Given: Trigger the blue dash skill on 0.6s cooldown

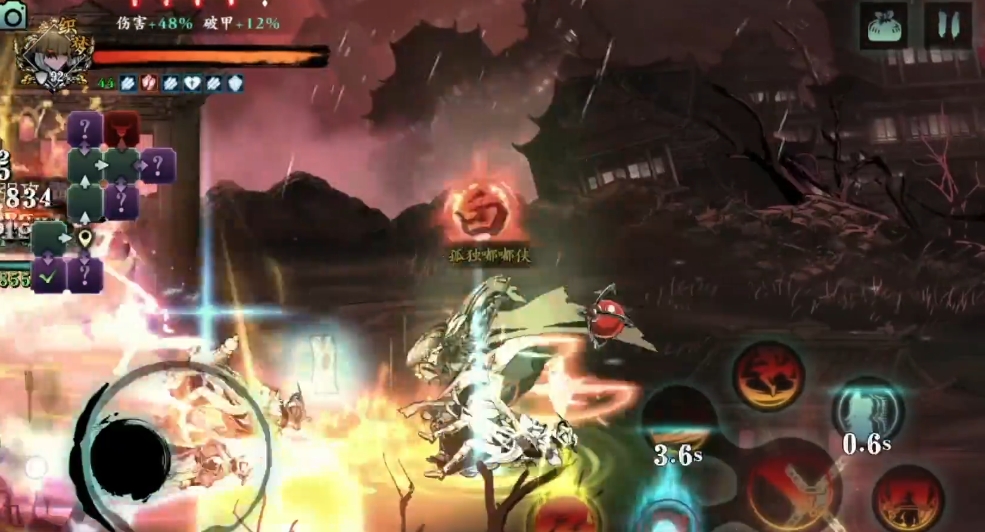Looking at the screenshot, I should 867,409.
